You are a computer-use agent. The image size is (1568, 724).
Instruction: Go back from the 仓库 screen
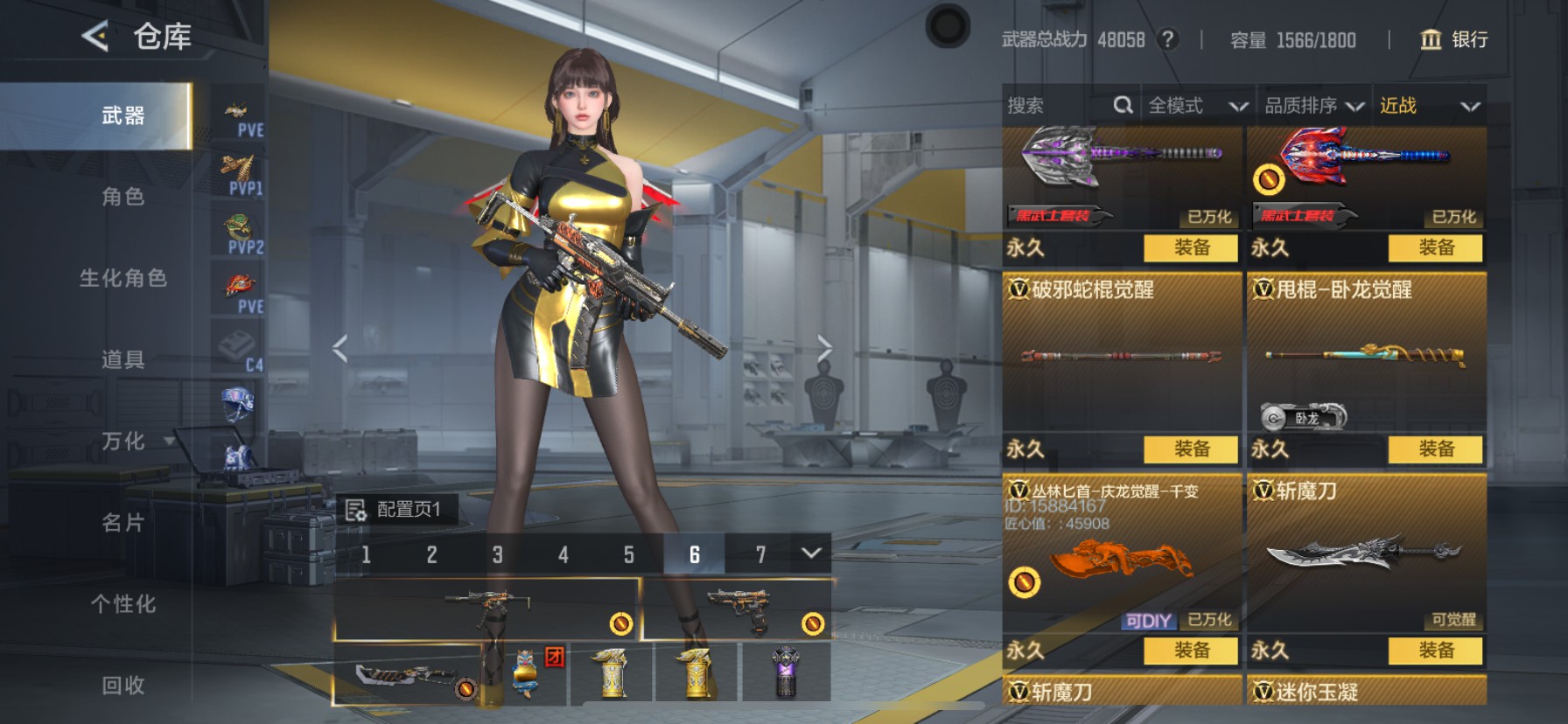tap(94, 37)
